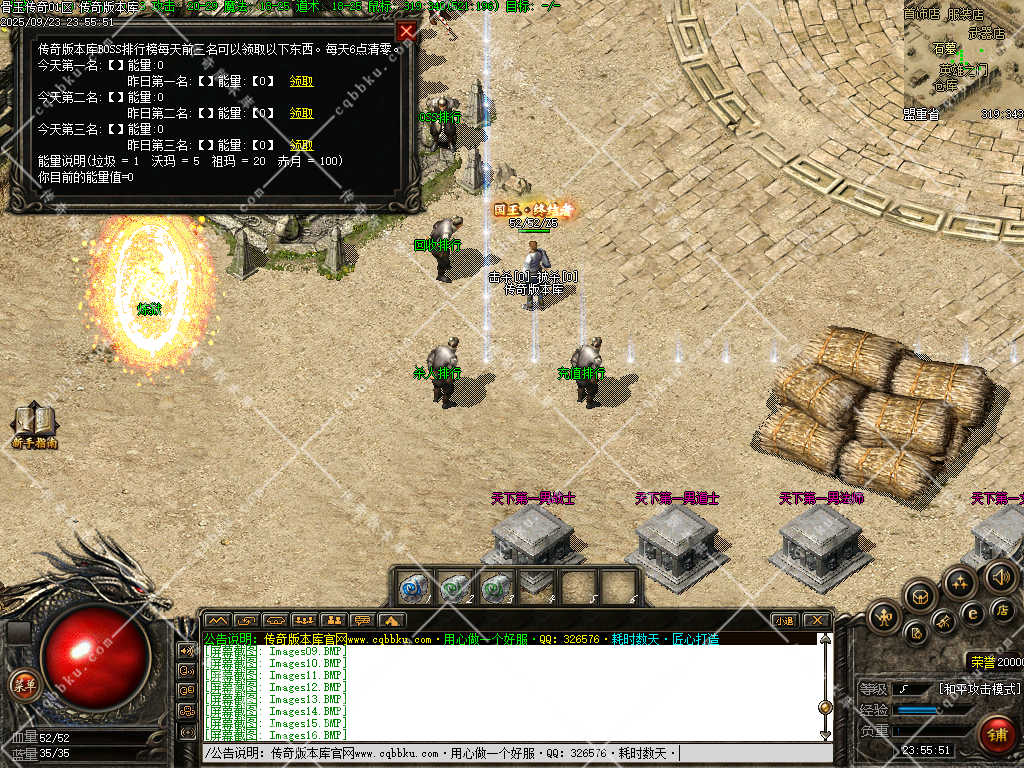This screenshot has height=768, width=1024.
Task: Claim yesterday's second place reward
Action: tap(301, 113)
